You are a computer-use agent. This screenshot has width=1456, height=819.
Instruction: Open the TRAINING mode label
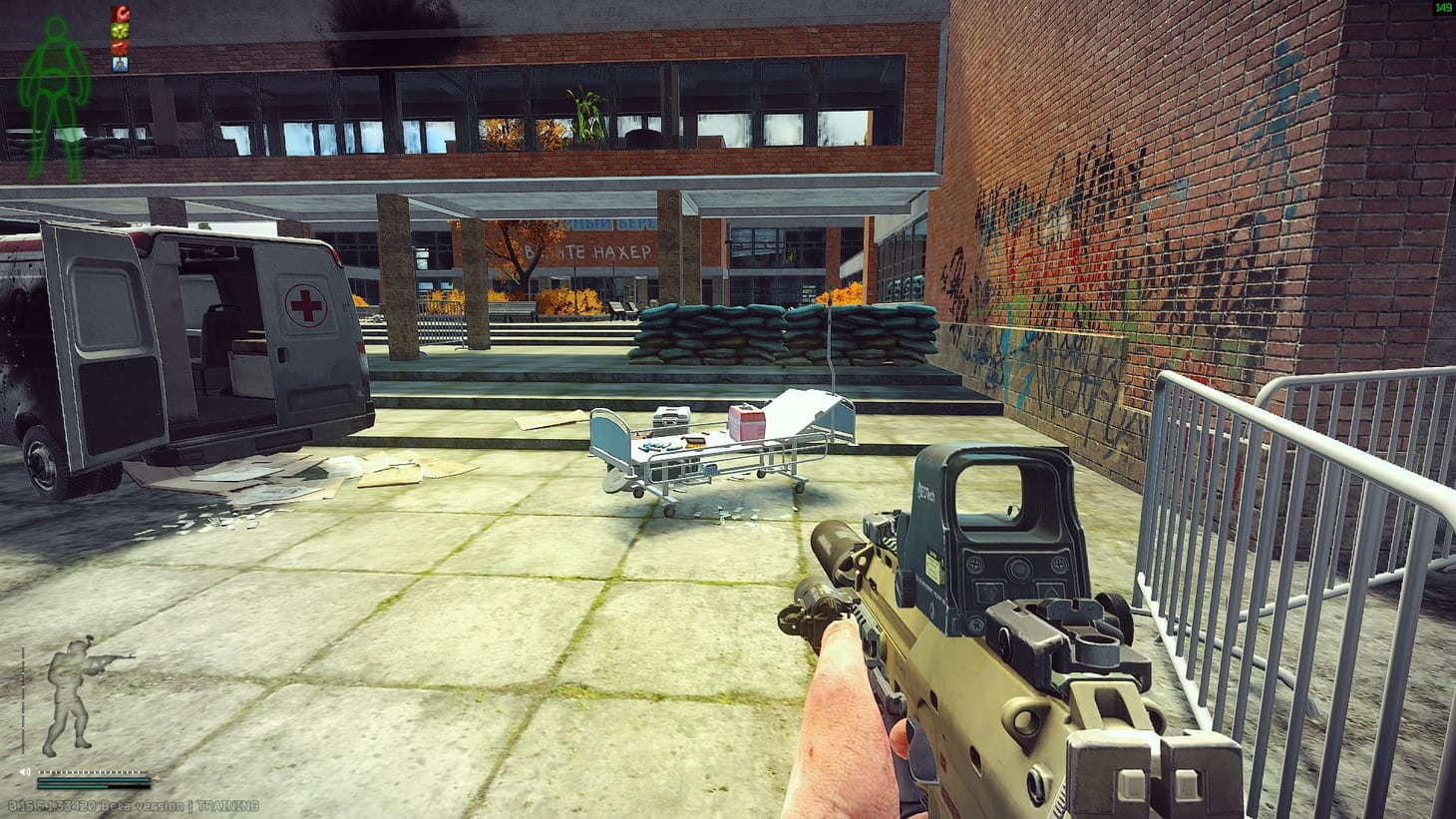click(227, 805)
